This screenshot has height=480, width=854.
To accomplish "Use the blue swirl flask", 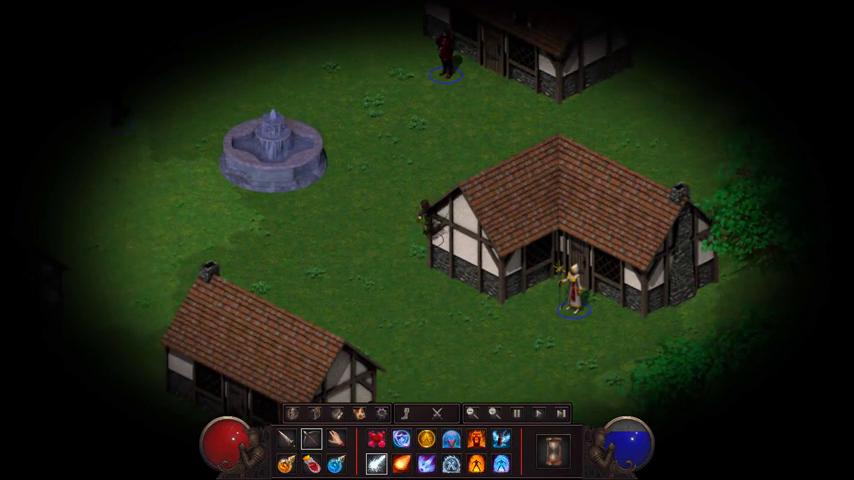I will pyautogui.click(x=336, y=464).
